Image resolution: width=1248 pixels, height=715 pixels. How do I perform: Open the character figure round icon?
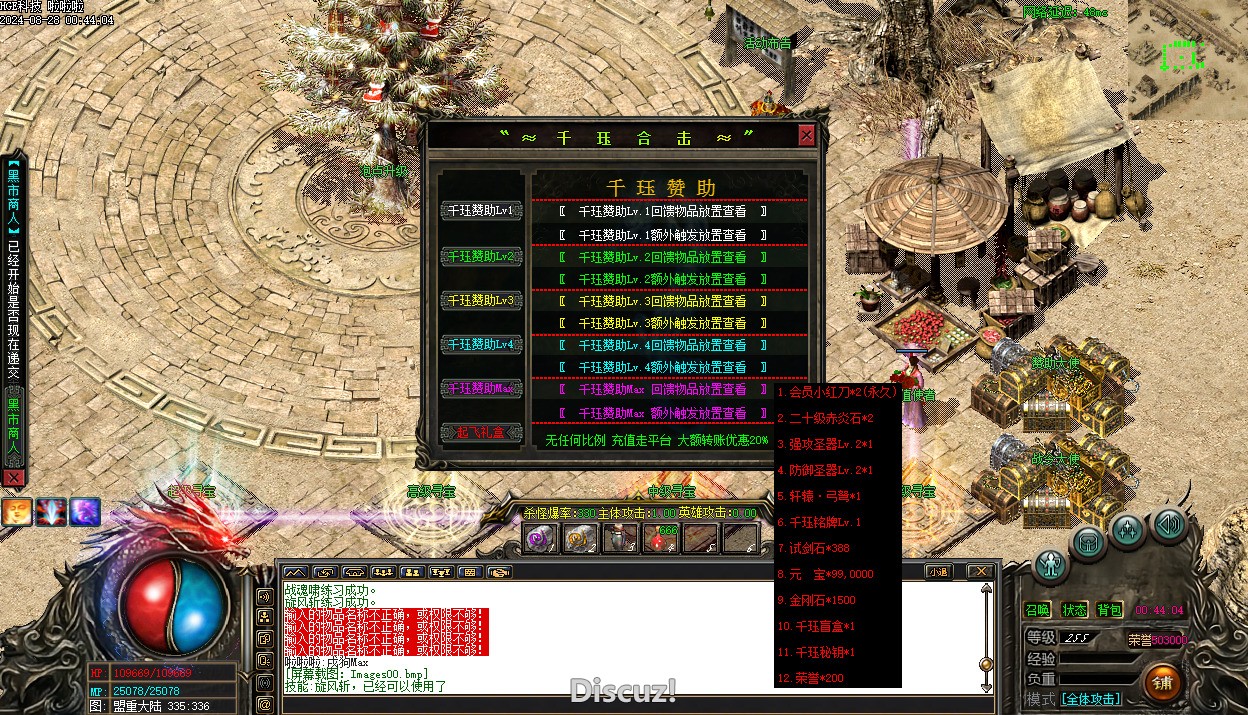[x=1051, y=565]
